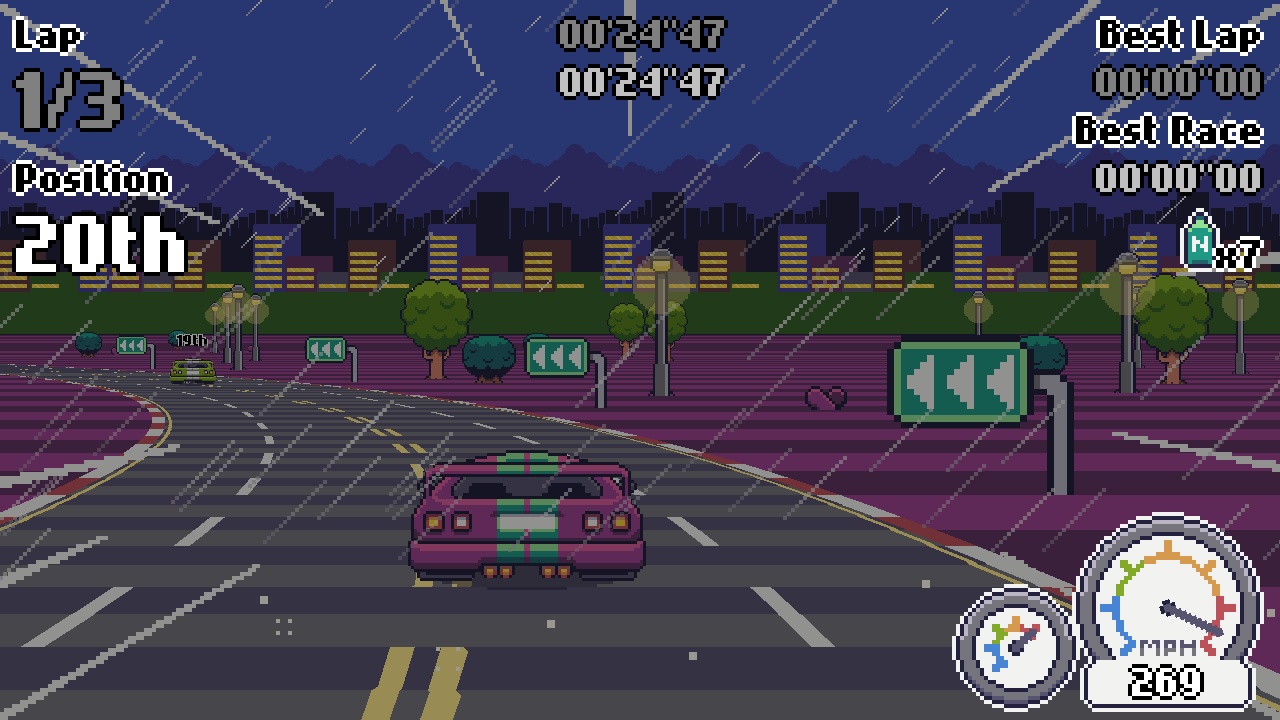This screenshot has height=720, width=1280.
Task: Click the streetlight lamp in the median
Action: [x=660, y=260]
